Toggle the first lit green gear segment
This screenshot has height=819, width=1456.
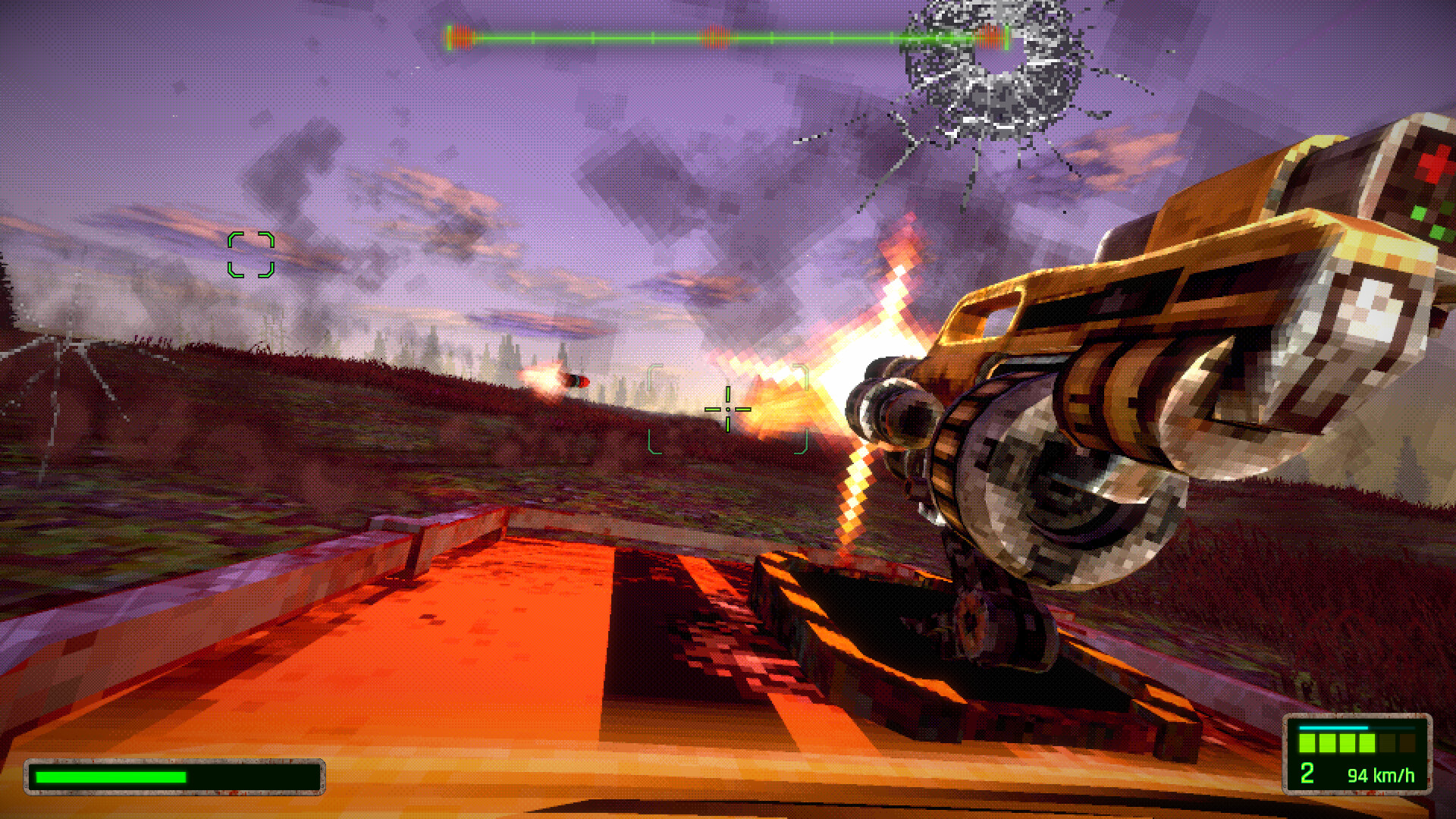(x=1307, y=743)
